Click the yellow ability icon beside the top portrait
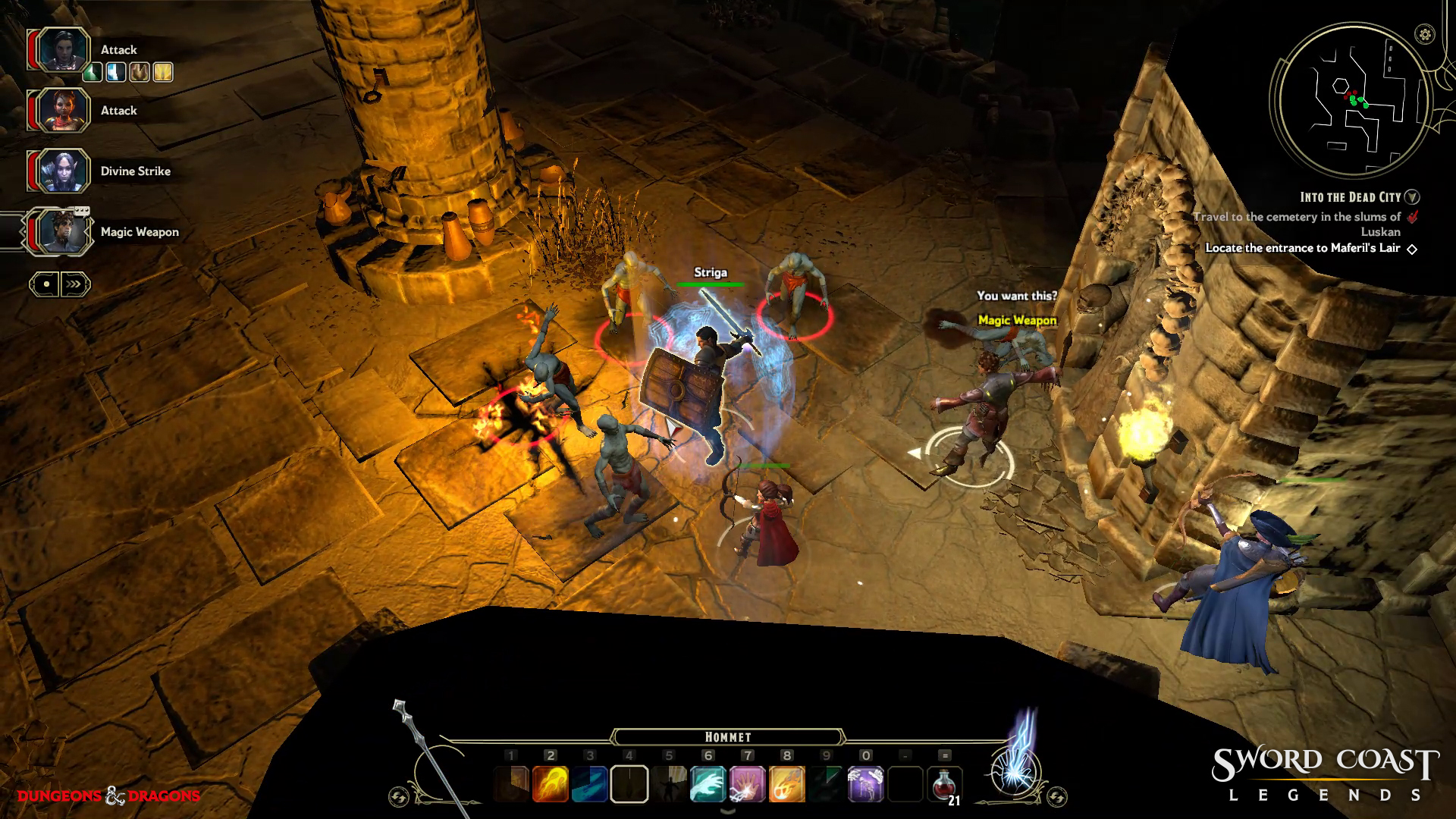 click(162, 74)
